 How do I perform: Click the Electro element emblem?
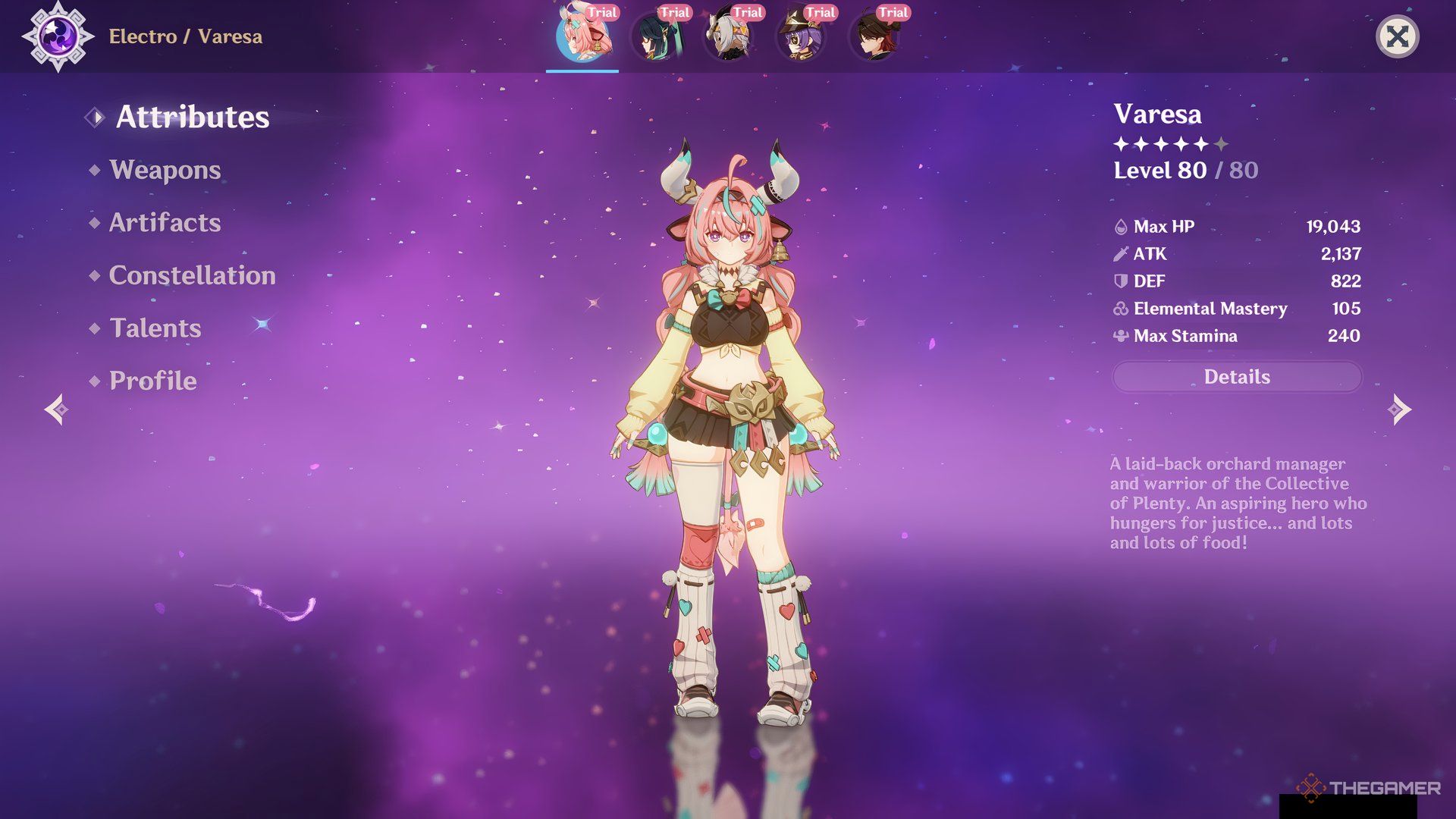tap(58, 36)
